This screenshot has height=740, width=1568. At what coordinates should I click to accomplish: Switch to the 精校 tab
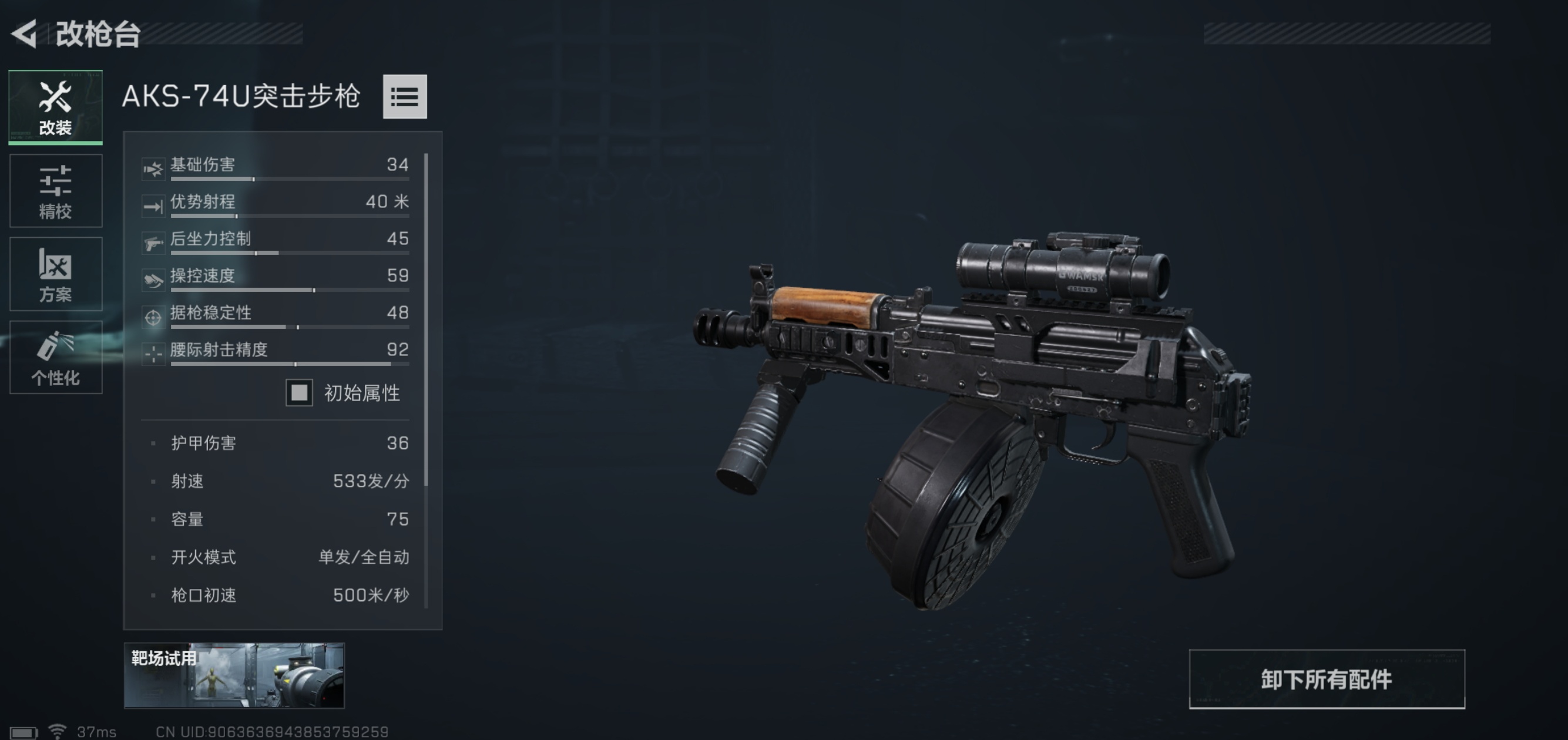coord(55,191)
